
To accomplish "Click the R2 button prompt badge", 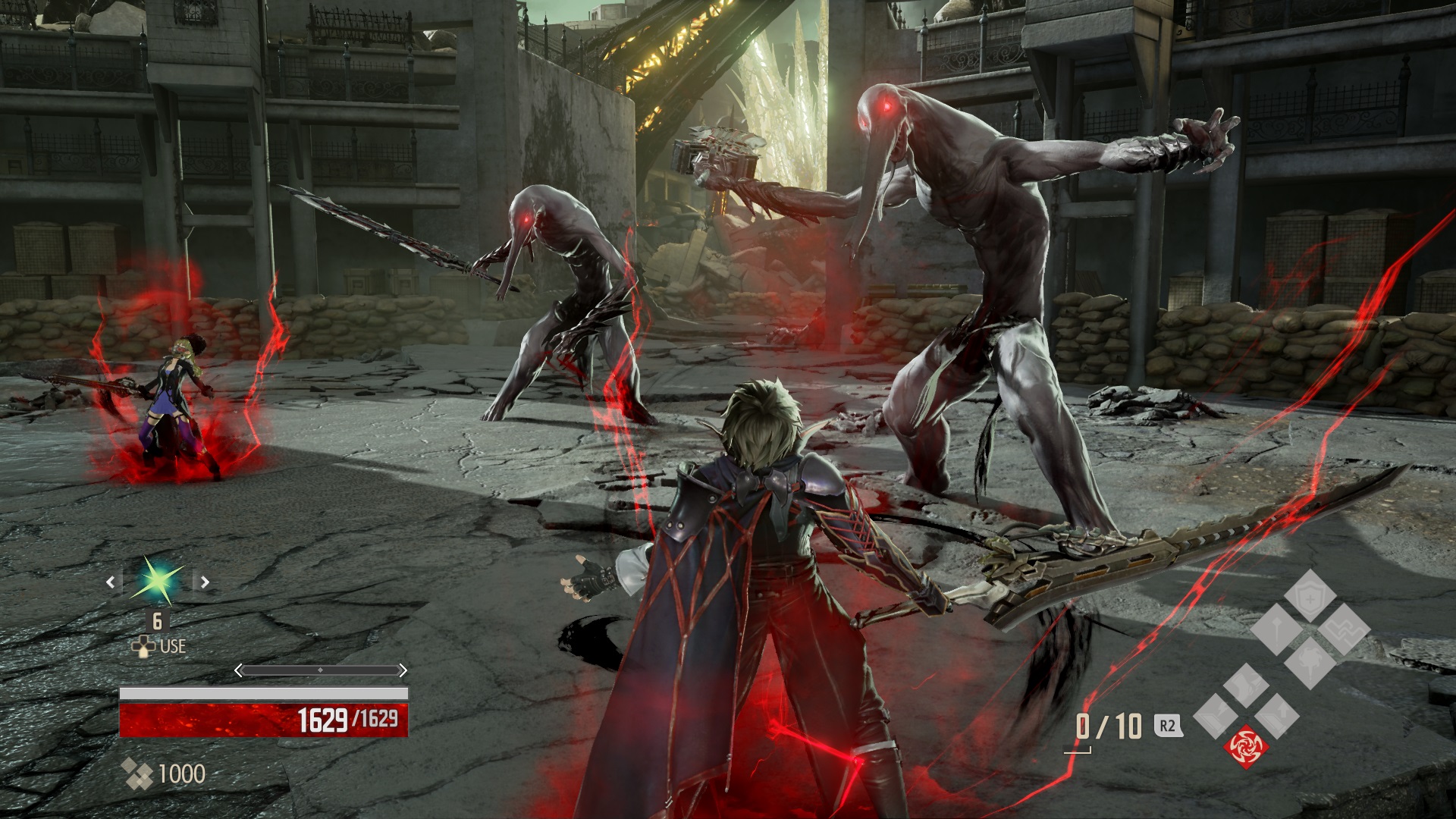I will pos(1168,724).
